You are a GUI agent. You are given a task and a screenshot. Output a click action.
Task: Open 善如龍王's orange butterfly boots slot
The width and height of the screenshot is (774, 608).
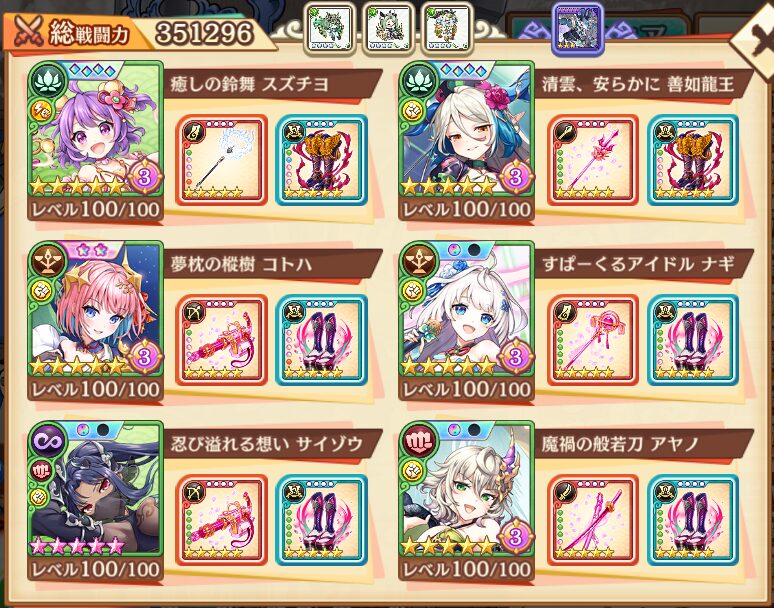(x=692, y=160)
